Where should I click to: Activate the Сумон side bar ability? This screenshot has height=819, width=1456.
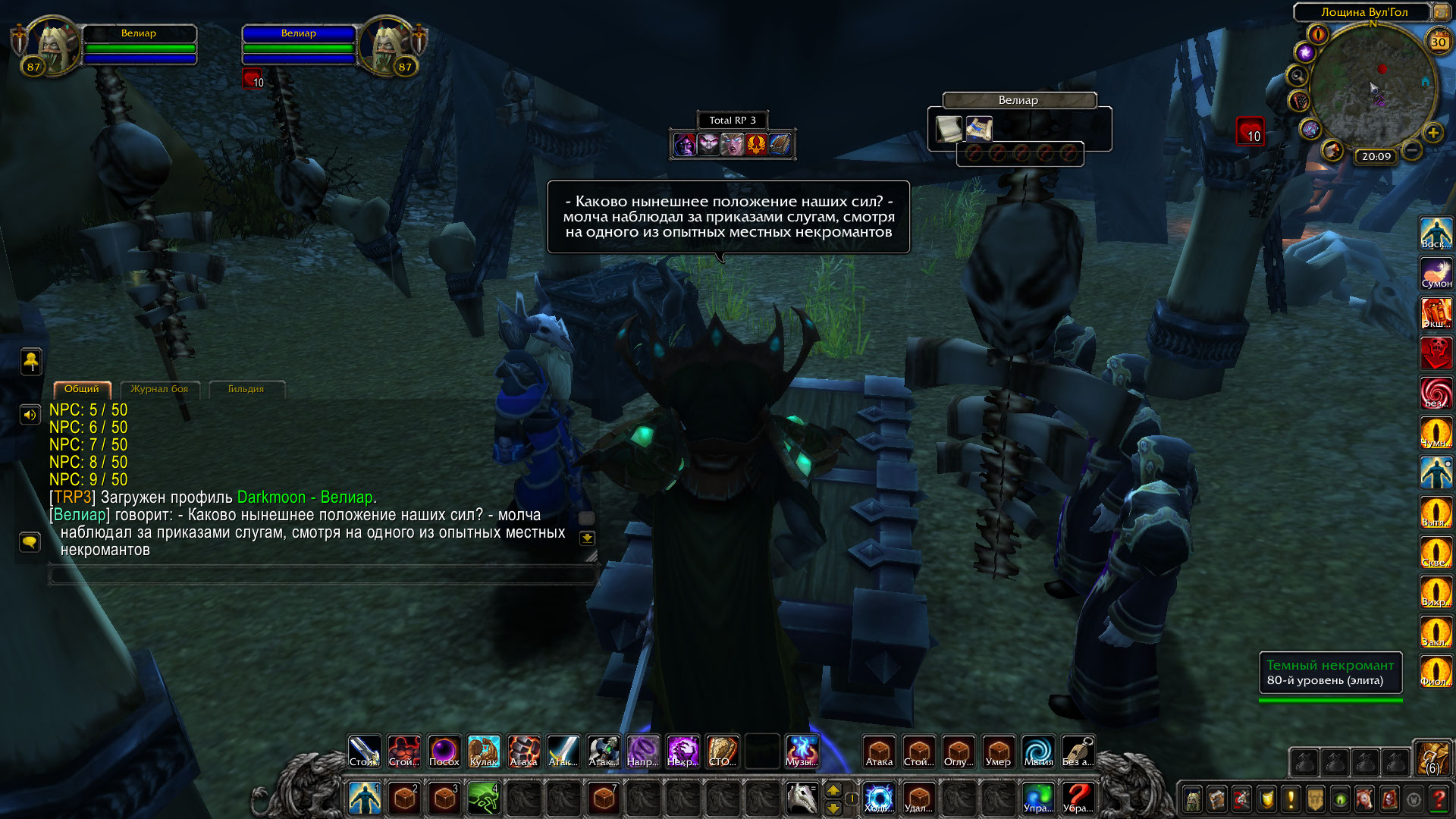(1436, 274)
